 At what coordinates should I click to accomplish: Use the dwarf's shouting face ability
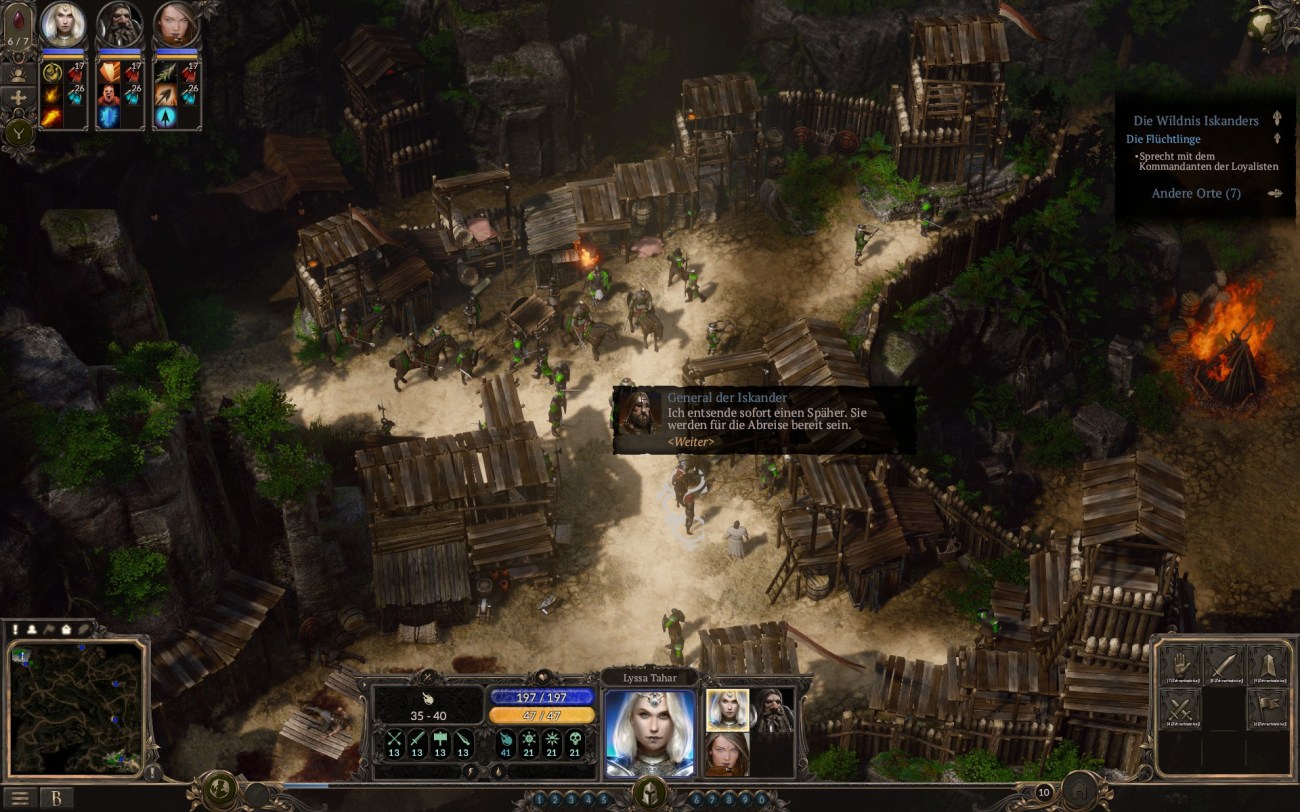(108, 95)
